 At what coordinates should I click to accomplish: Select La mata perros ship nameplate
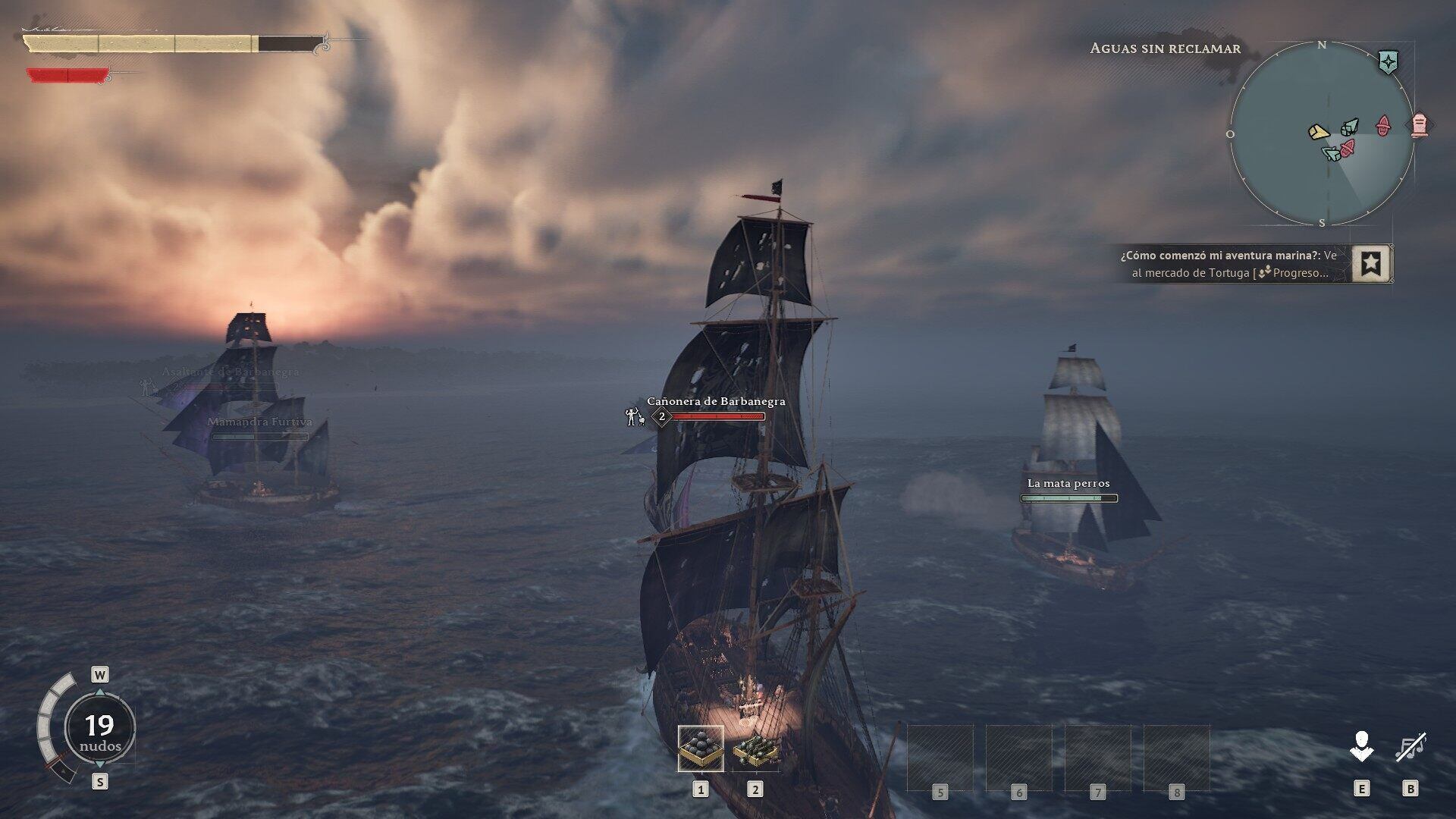1068,483
